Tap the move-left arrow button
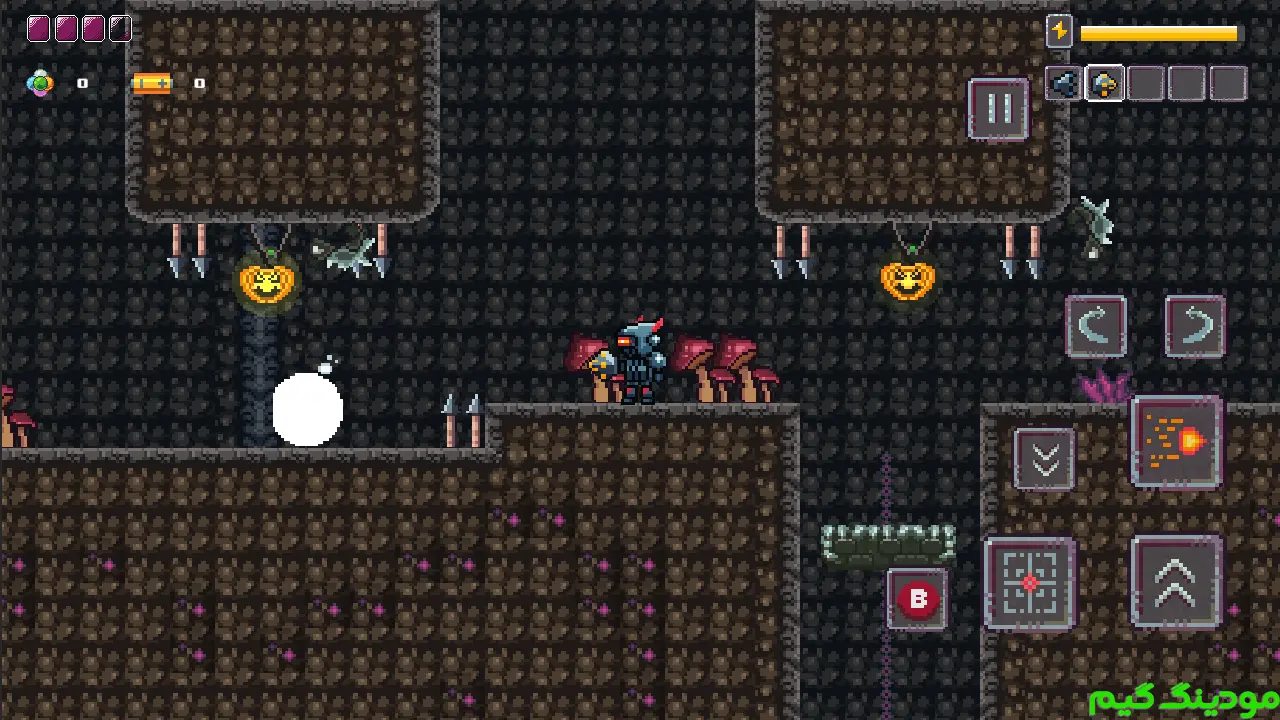Viewport: 1280px width, 720px height. click(1096, 326)
